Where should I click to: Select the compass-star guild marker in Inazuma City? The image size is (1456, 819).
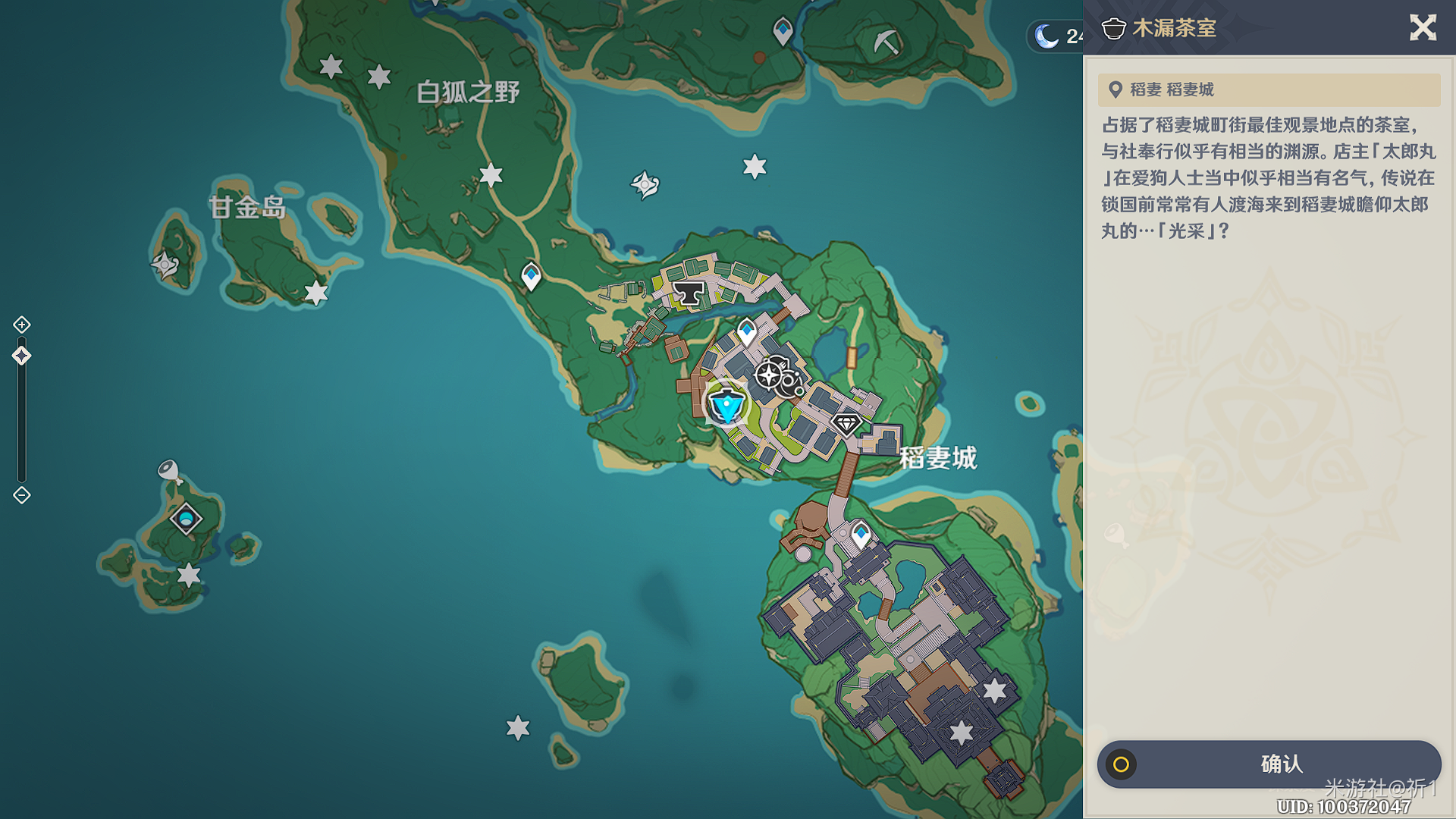770,375
